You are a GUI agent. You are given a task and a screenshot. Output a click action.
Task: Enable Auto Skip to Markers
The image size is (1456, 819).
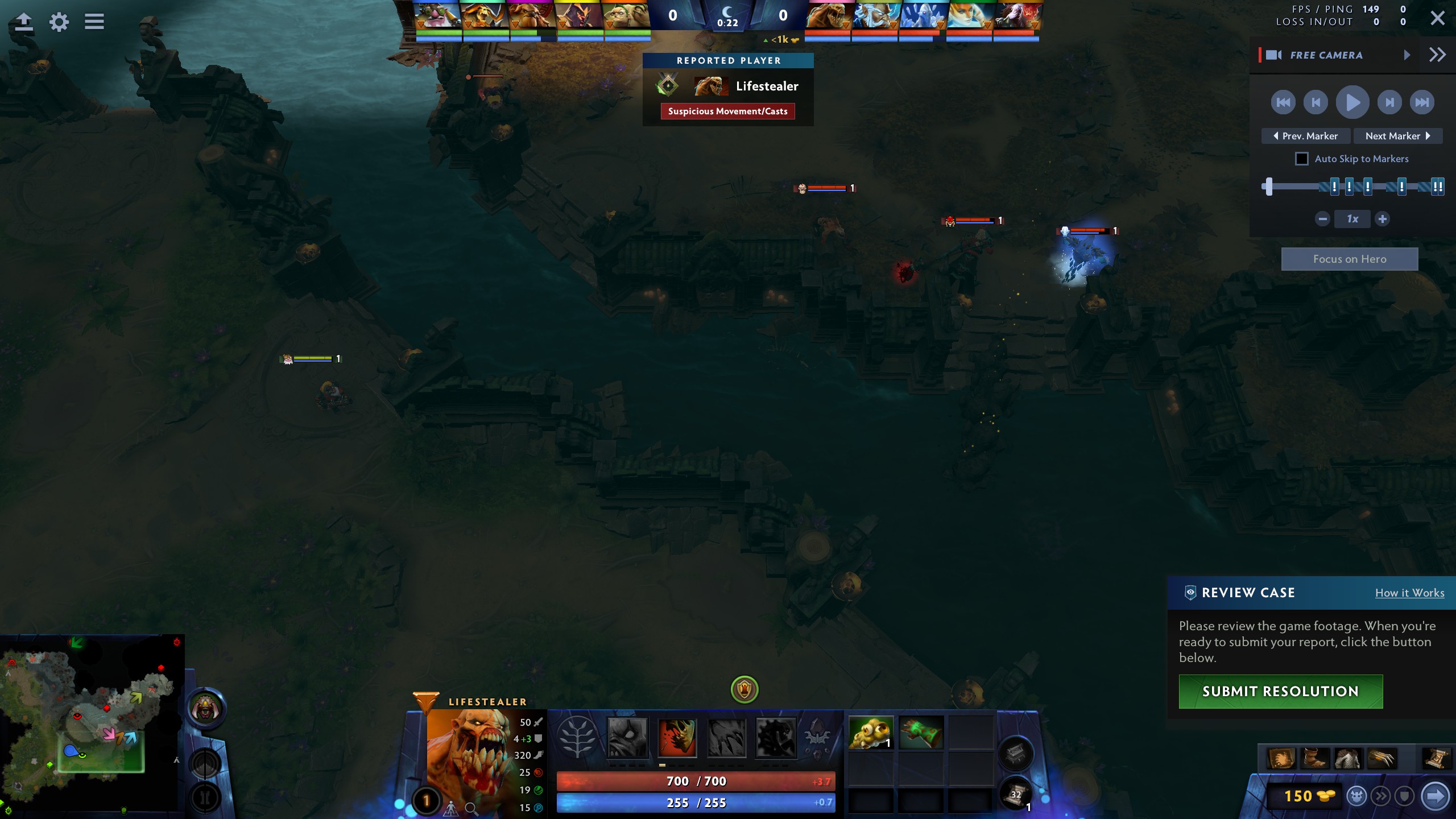(1302, 159)
